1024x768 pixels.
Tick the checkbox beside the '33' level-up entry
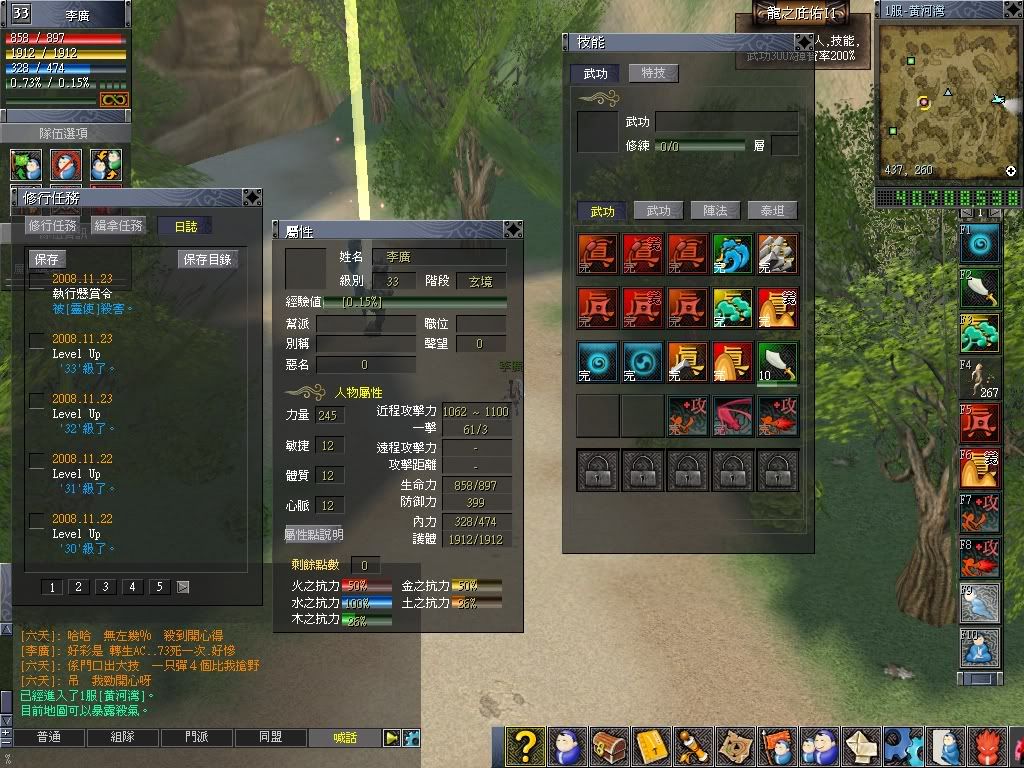click(x=36, y=340)
